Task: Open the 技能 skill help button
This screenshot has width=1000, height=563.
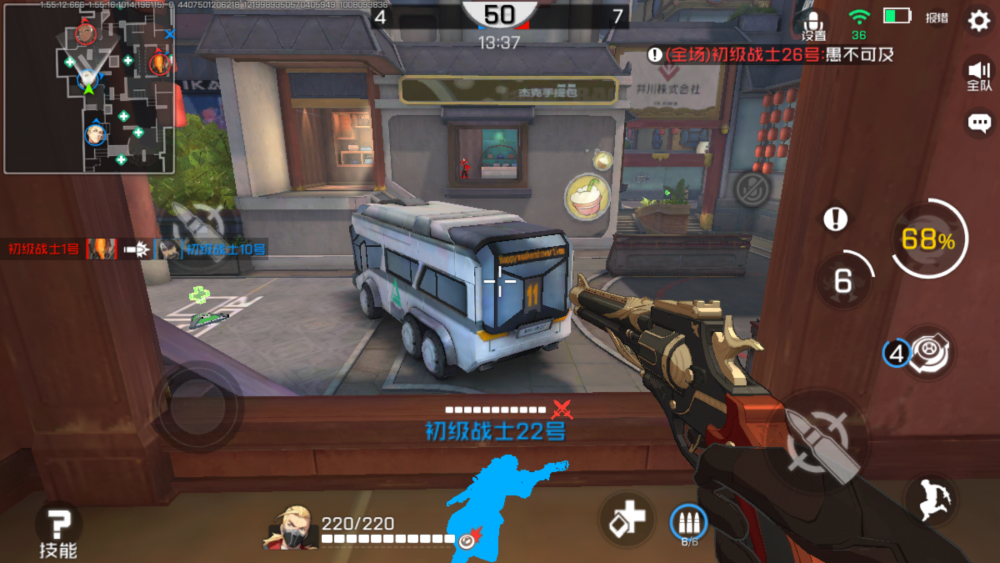Action: click(x=59, y=530)
